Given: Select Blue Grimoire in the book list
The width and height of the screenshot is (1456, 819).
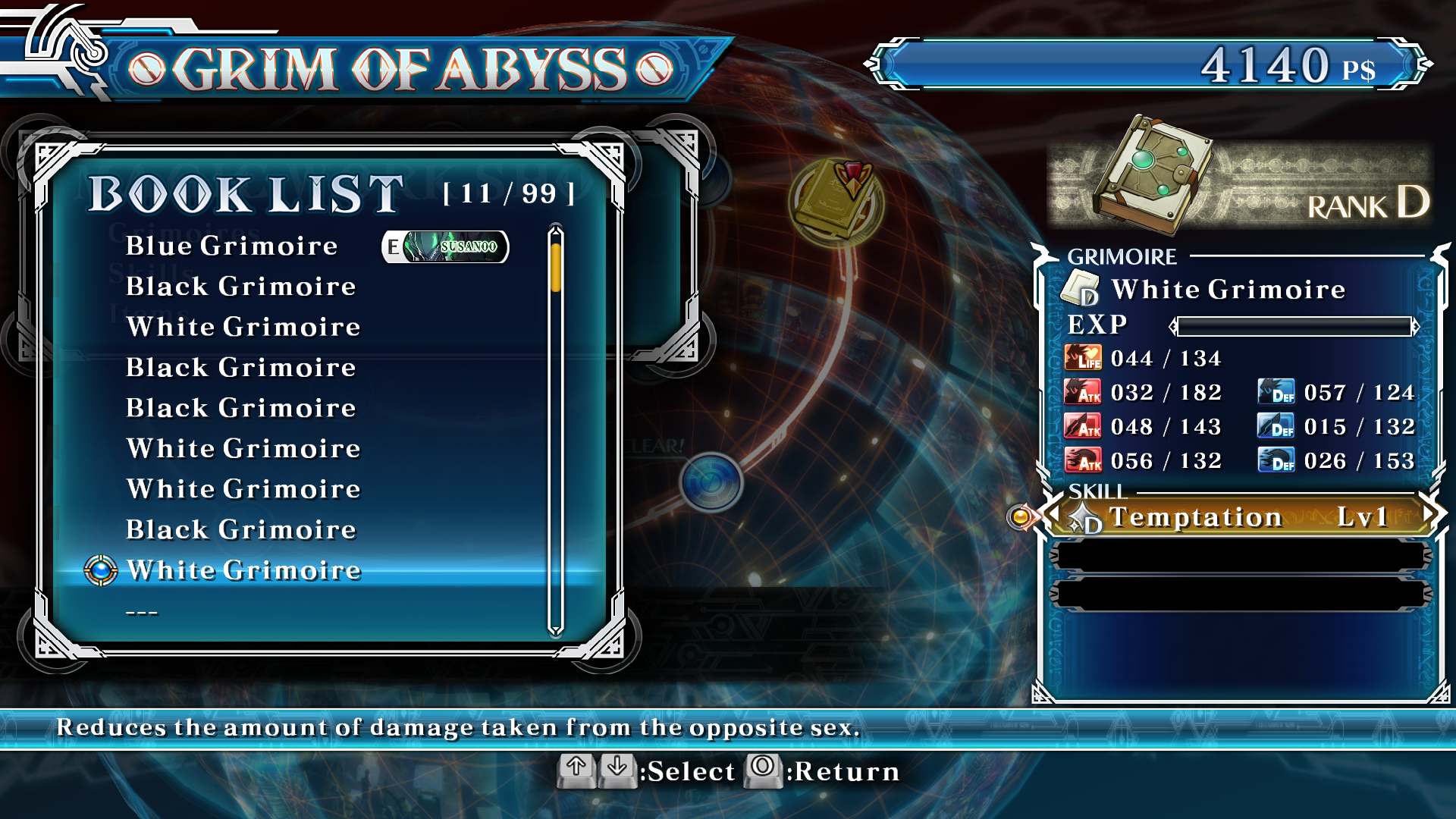Looking at the screenshot, I should 231,246.
